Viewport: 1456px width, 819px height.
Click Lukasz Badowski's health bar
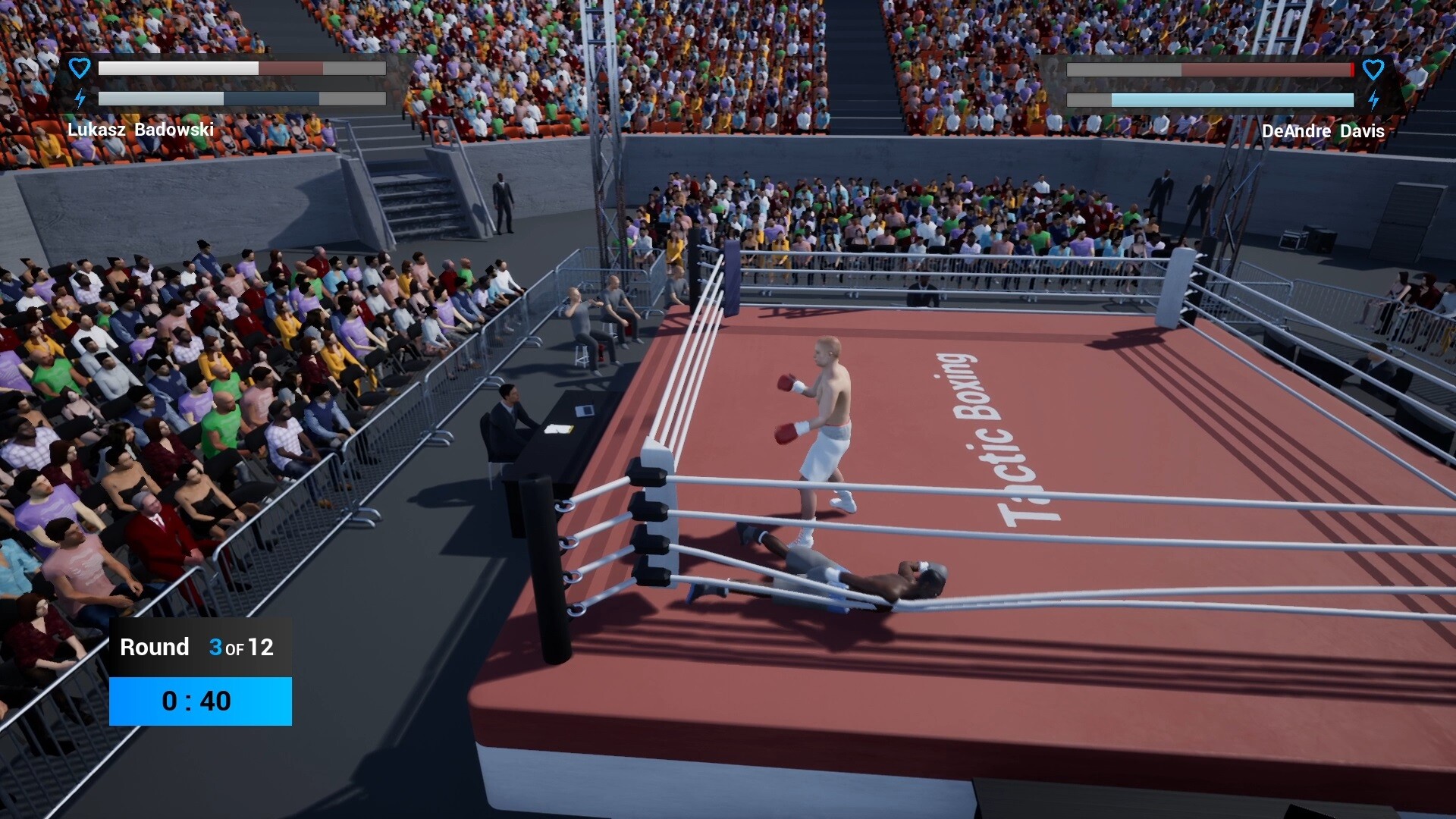pyautogui.click(x=243, y=68)
